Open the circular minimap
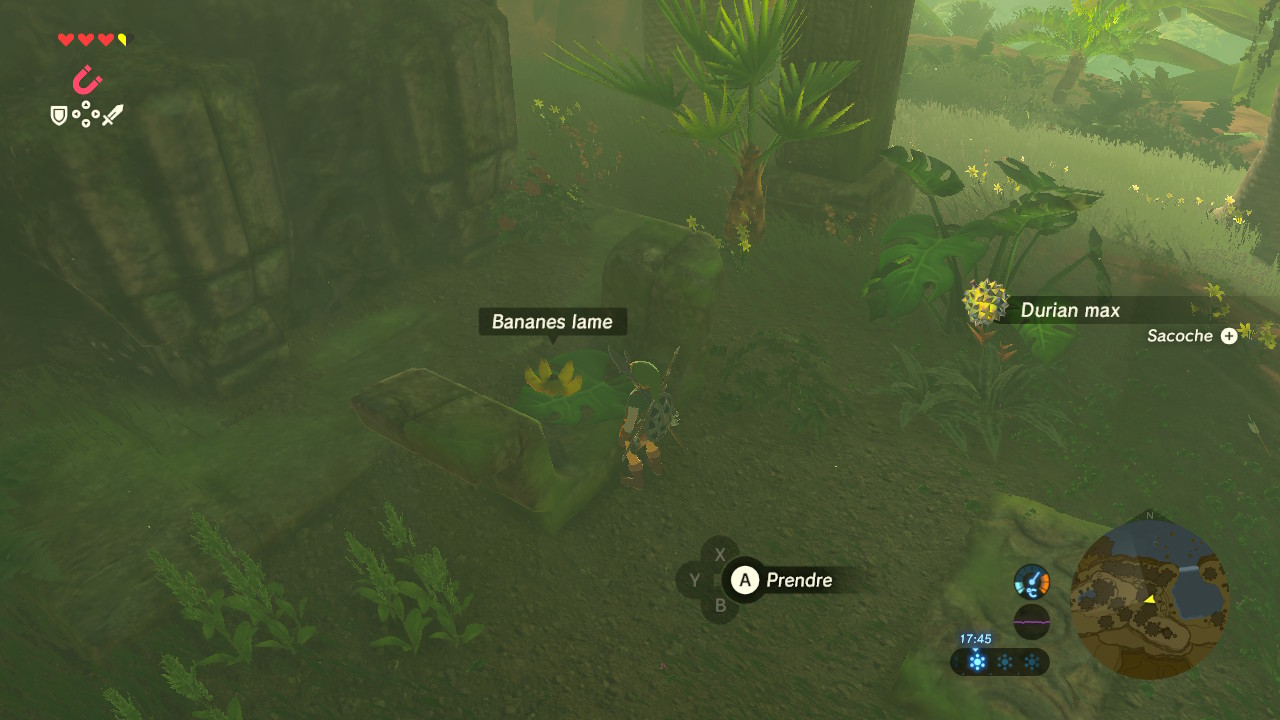This screenshot has width=1280, height=720. click(x=1149, y=596)
